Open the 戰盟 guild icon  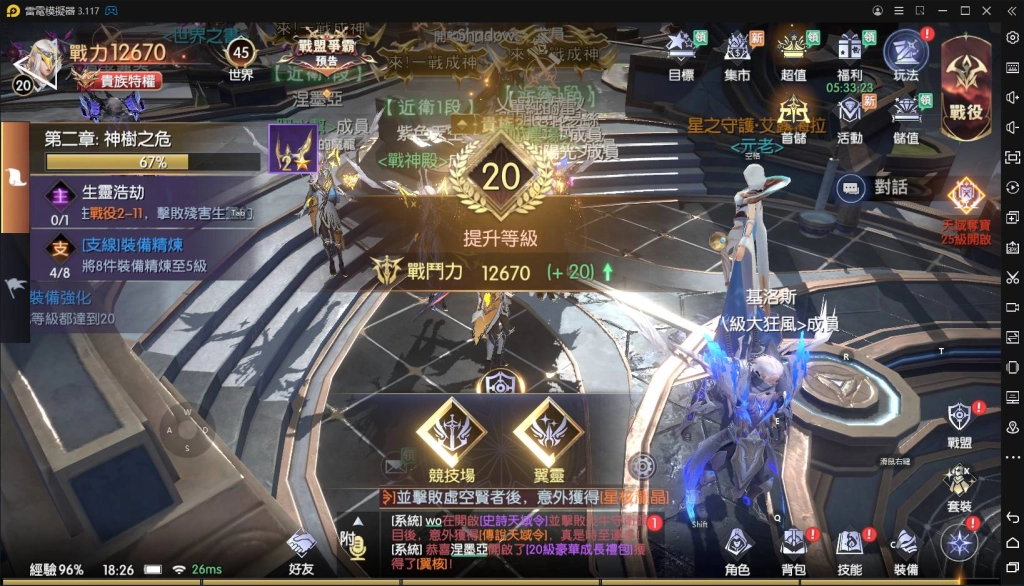959,424
